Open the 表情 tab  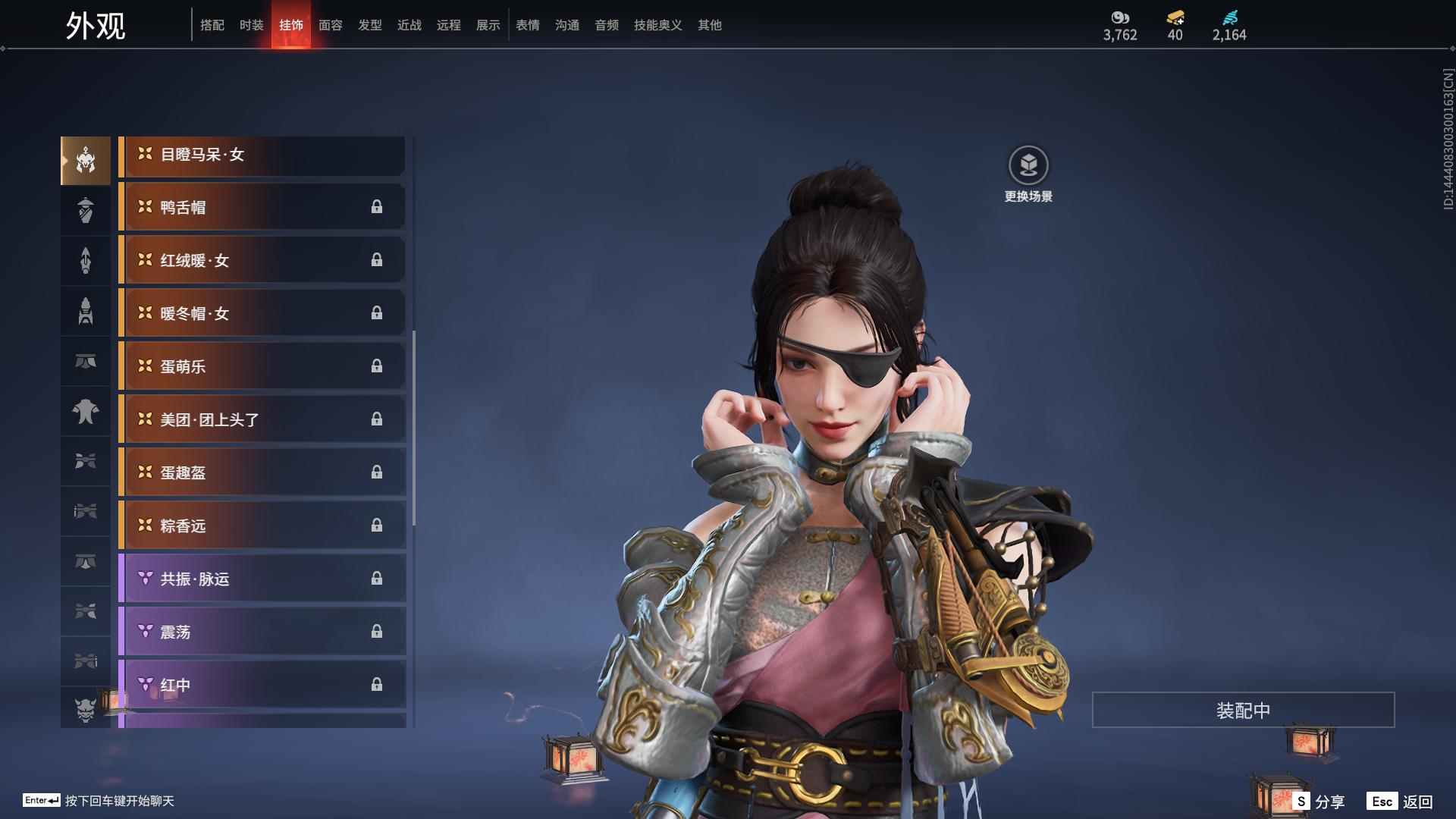pos(527,25)
